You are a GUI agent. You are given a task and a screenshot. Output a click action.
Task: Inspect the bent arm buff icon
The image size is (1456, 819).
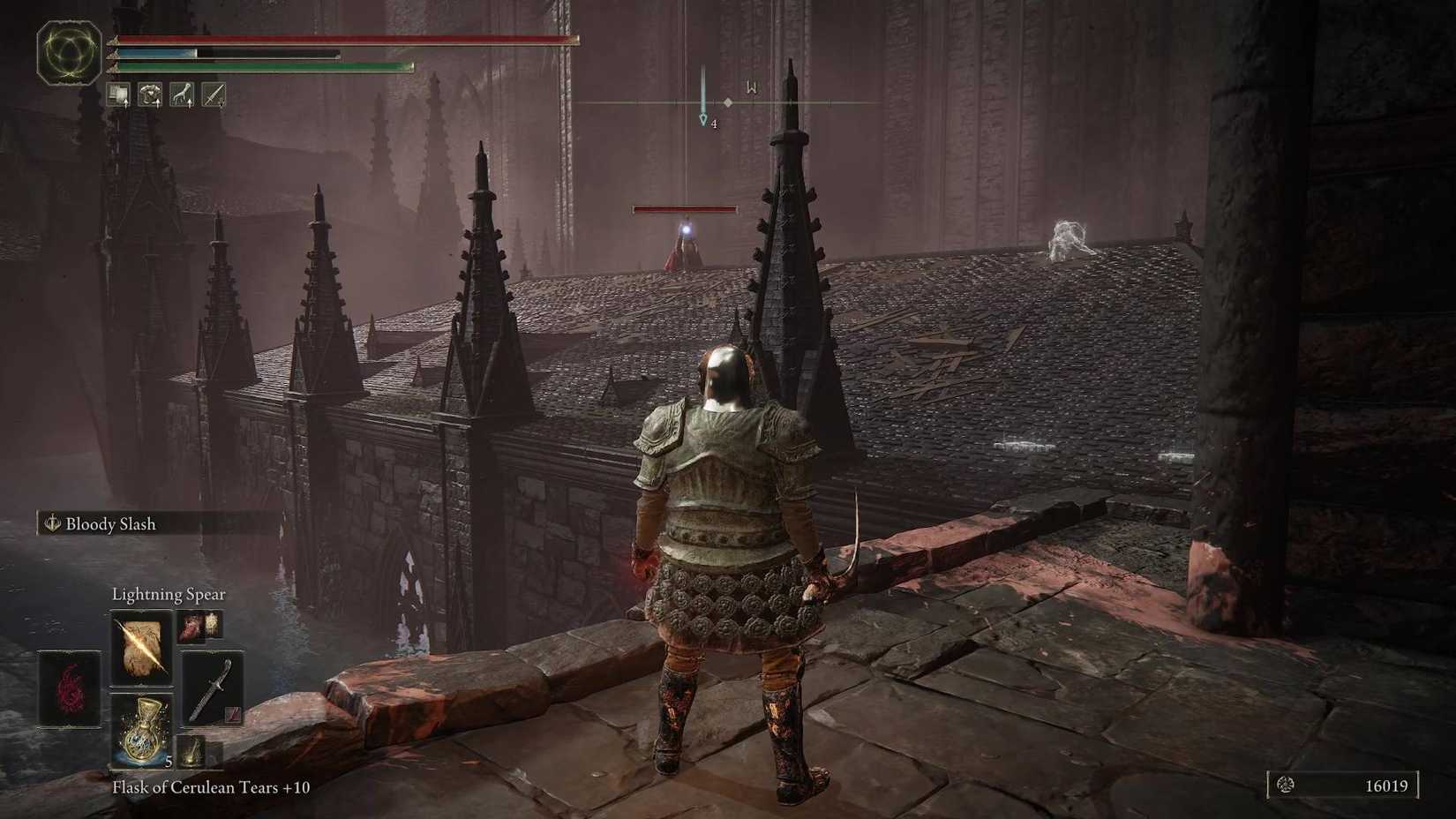click(x=182, y=94)
